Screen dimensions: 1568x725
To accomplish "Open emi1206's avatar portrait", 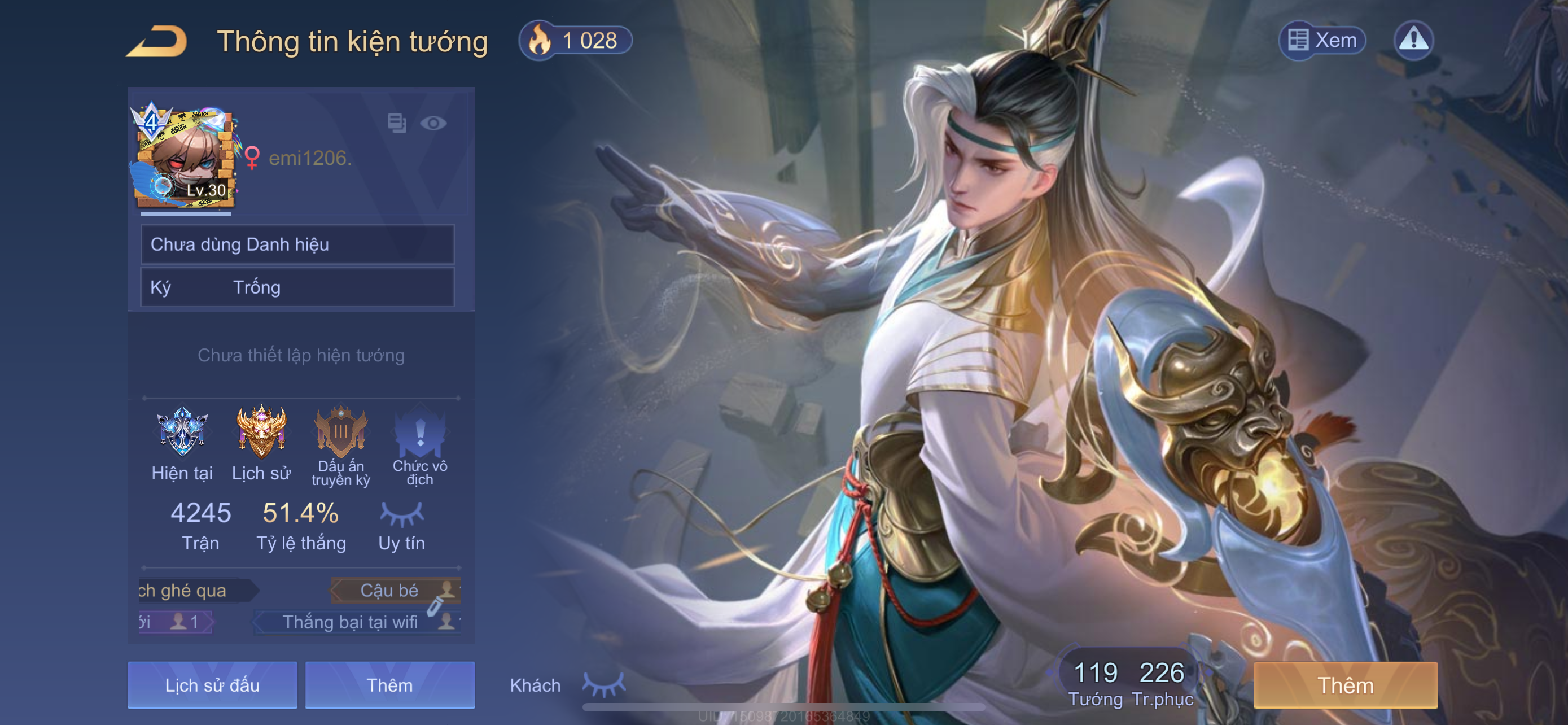I will [x=184, y=158].
